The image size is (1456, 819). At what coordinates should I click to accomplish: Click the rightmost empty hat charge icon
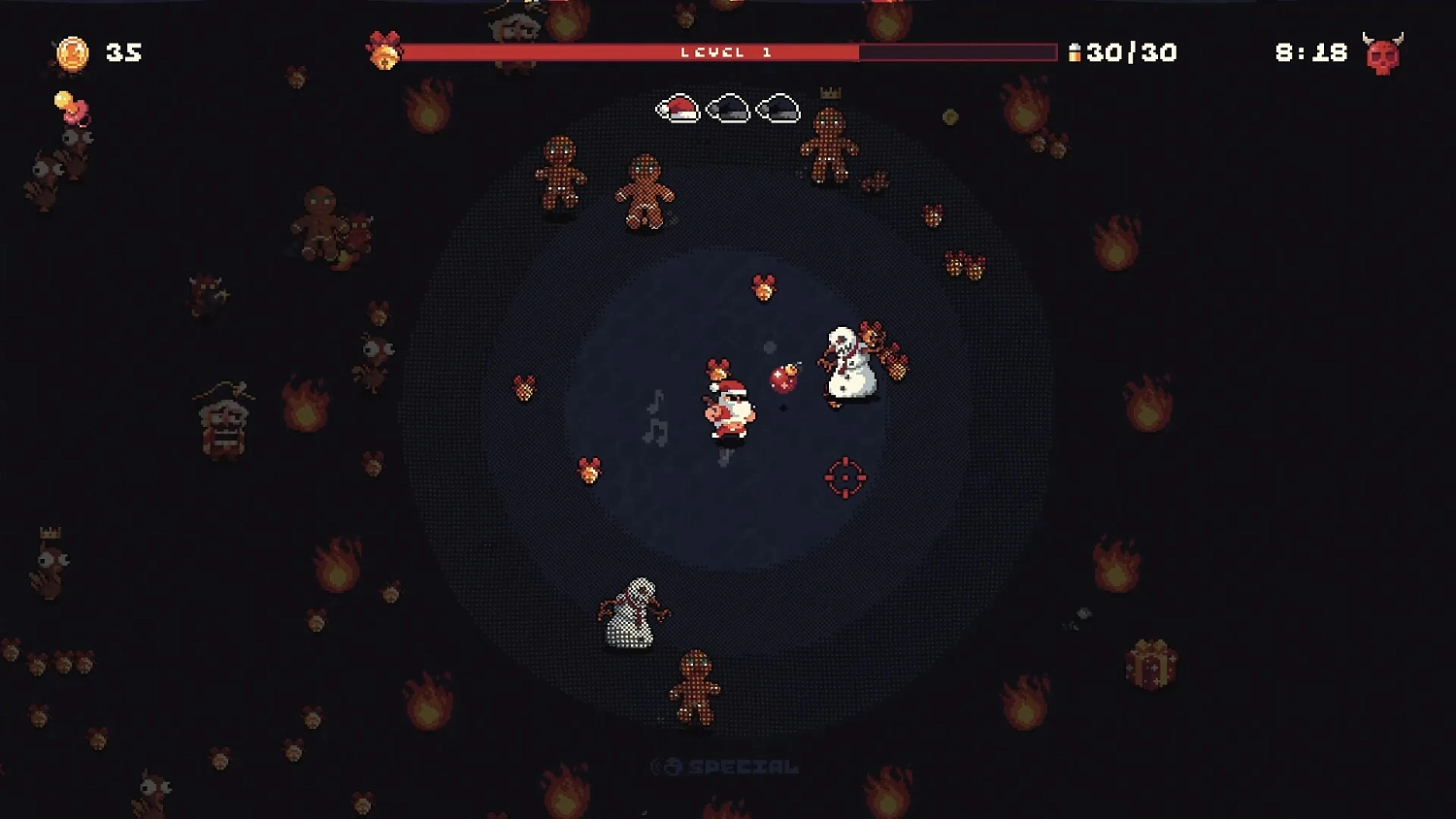778,109
